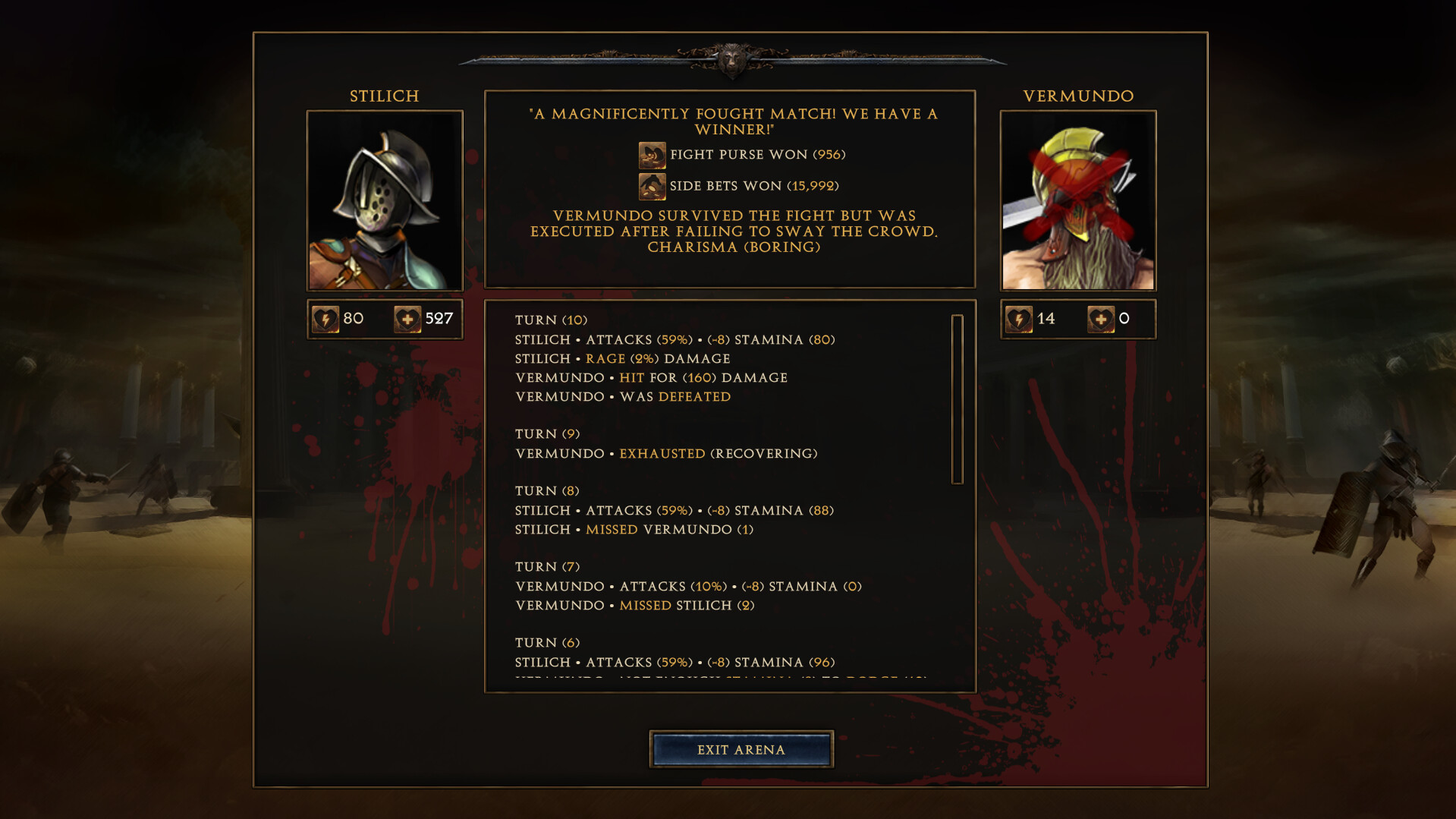This screenshot has width=1456, height=819.
Task: Click the Vermundo Was Defeated entry
Action: pyautogui.click(x=622, y=396)
